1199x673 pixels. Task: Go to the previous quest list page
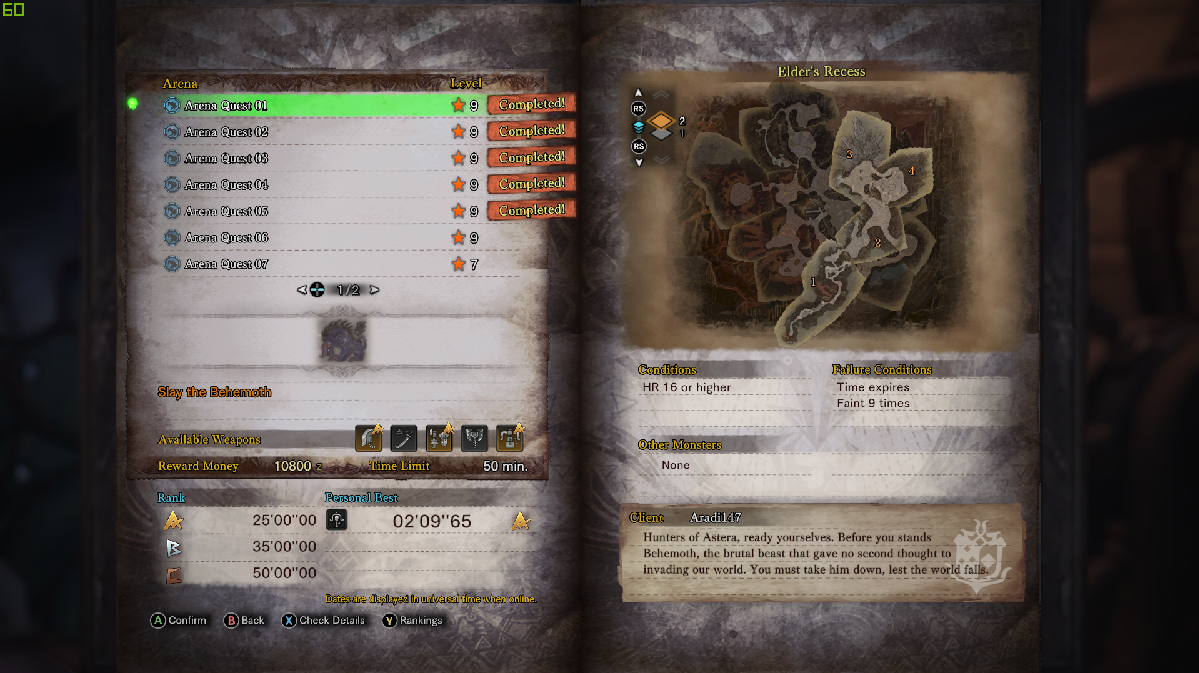301,290
